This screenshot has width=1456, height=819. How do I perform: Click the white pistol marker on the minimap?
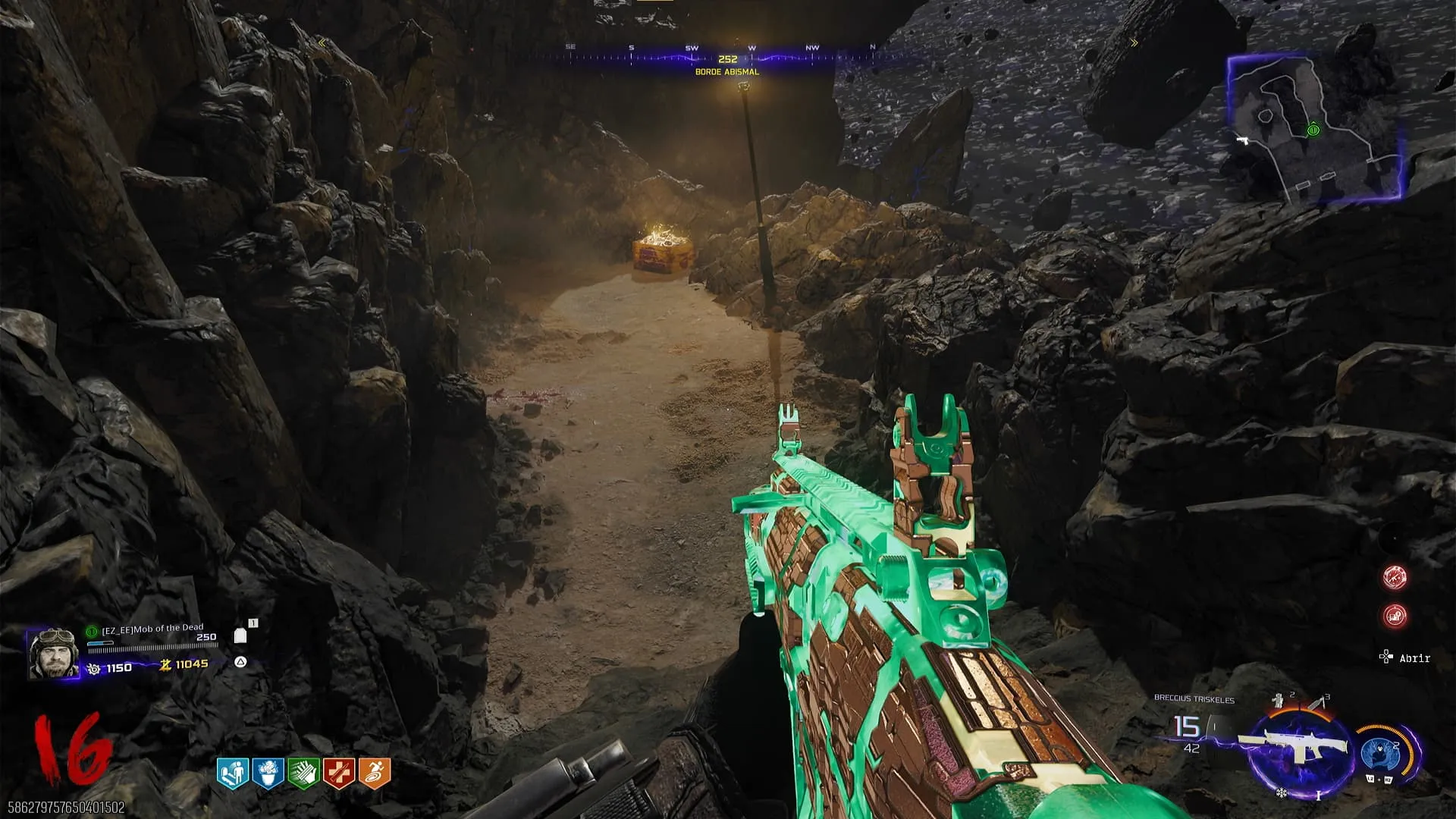click(1242, 140)
